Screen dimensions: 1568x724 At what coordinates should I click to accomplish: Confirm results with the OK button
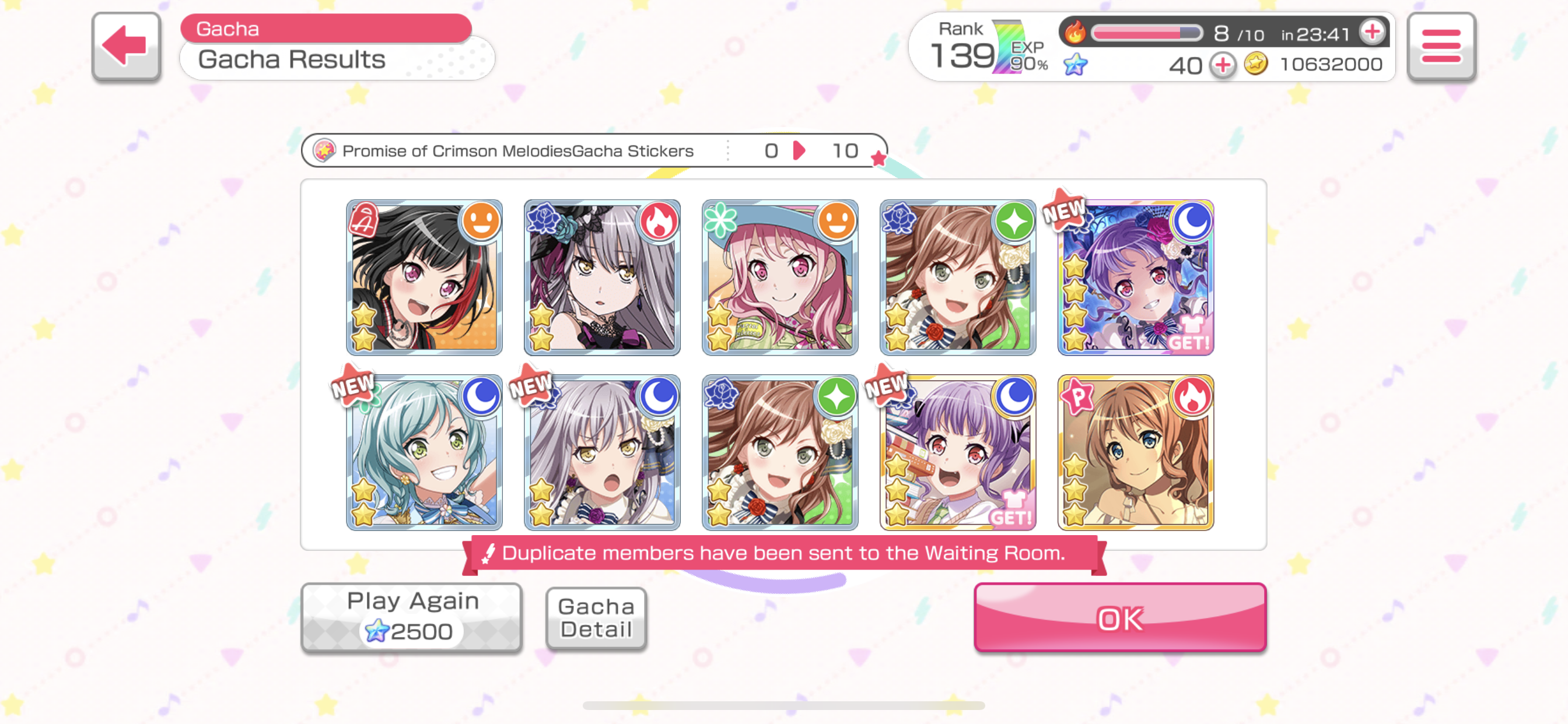pyautogui.click(x=1119, y=617)
